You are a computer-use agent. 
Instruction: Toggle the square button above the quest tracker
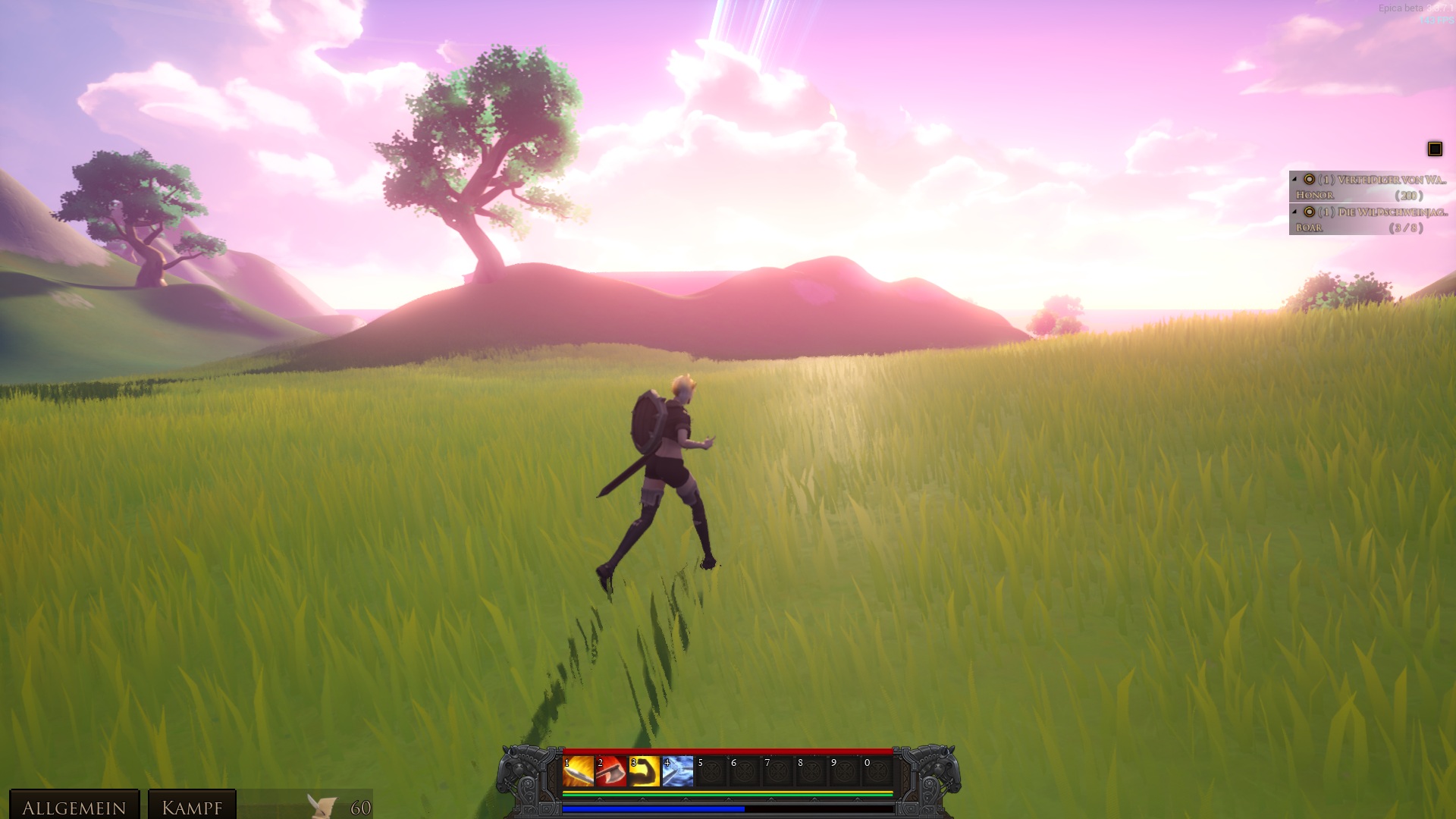(x=1435, y=149)
